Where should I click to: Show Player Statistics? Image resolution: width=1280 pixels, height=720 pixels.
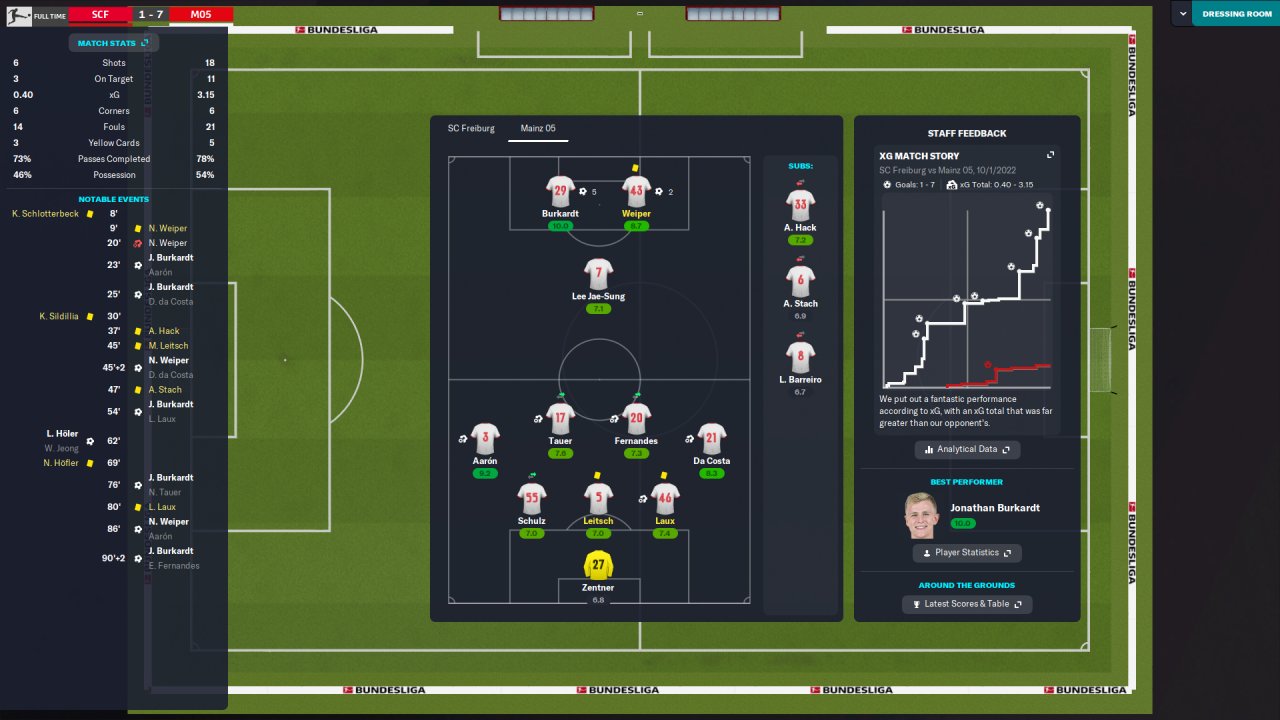pos(967,552)
